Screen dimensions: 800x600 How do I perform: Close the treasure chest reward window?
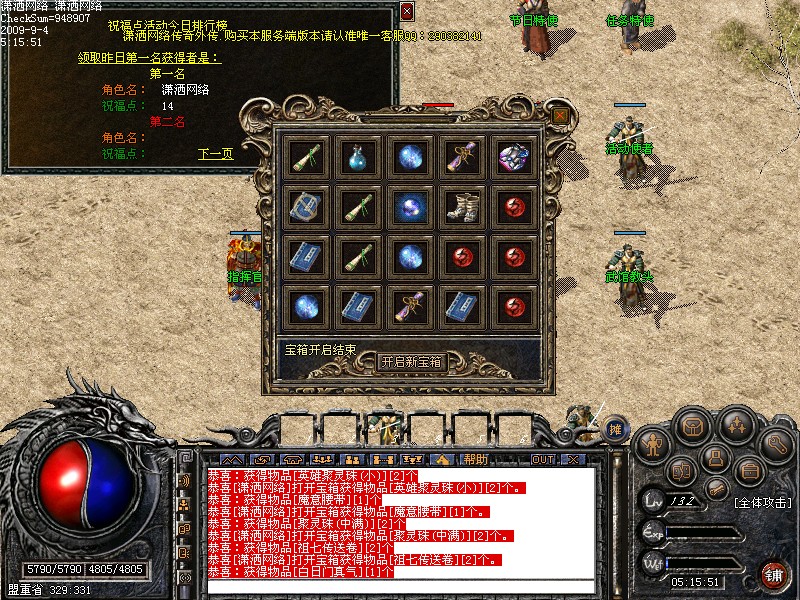coord(560,116)
